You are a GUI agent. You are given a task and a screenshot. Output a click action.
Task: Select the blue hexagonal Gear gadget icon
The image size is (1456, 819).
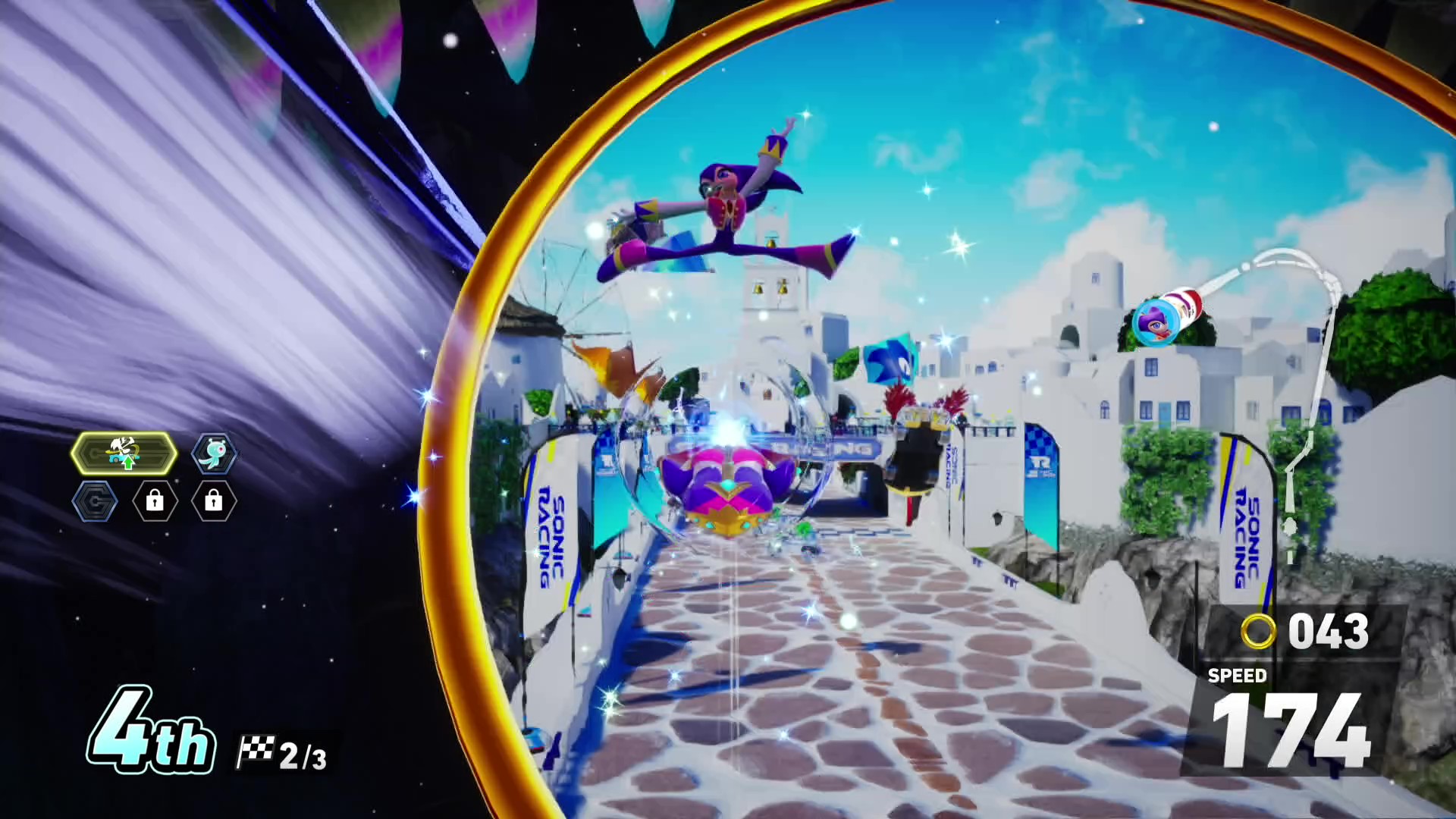(96, 501)
